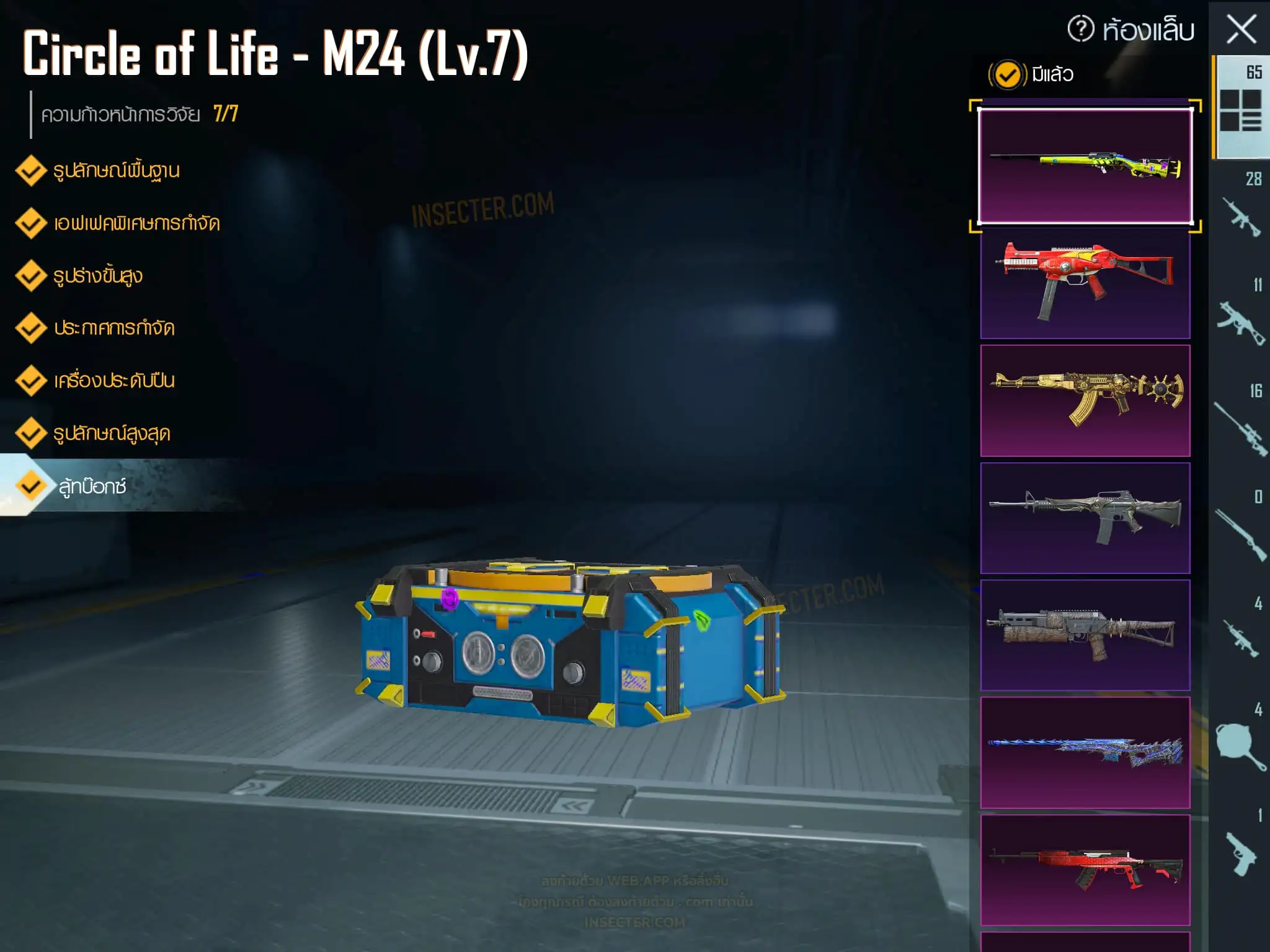The height and width of the screenshot is (952, 1270).
Task: Select the dark gray M16A4 skin thumbnail
Action: (x=1085, y=518)
